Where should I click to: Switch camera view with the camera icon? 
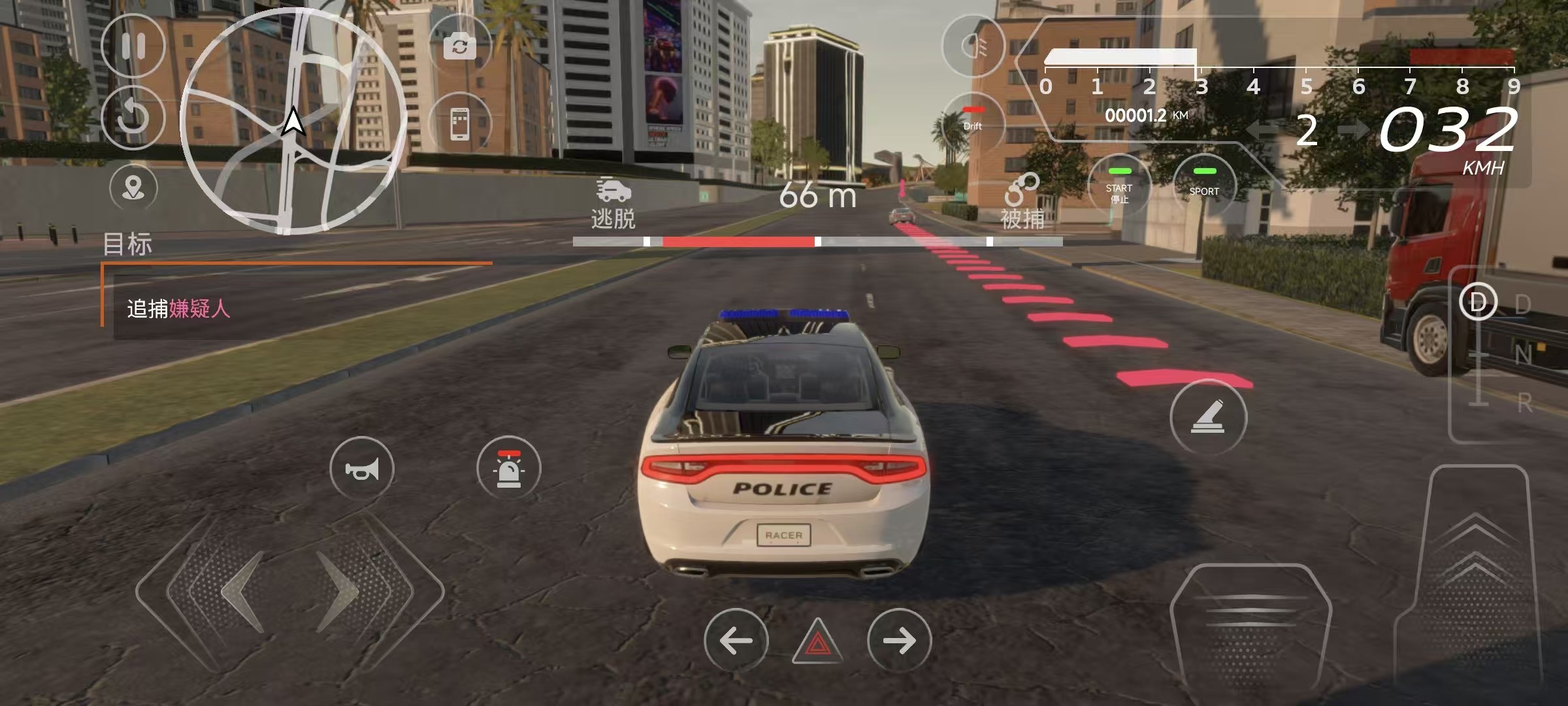coord(459,46)
